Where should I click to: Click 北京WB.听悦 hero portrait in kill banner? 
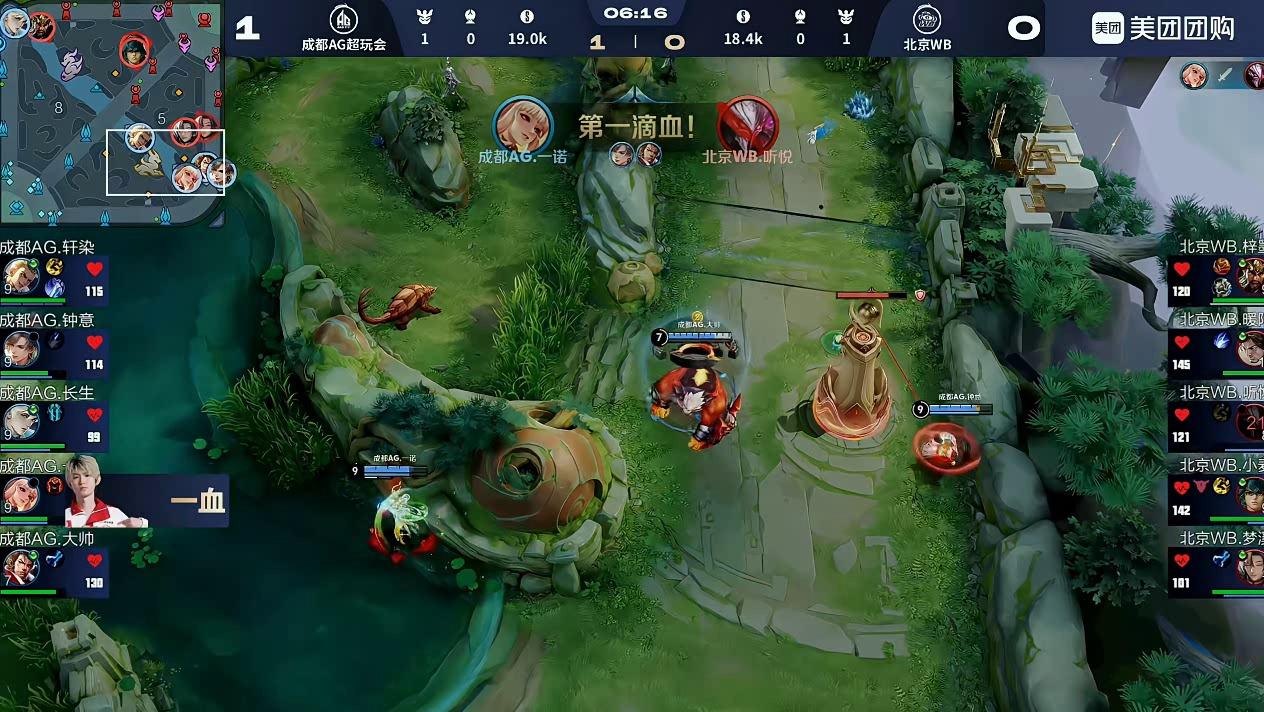747,124
